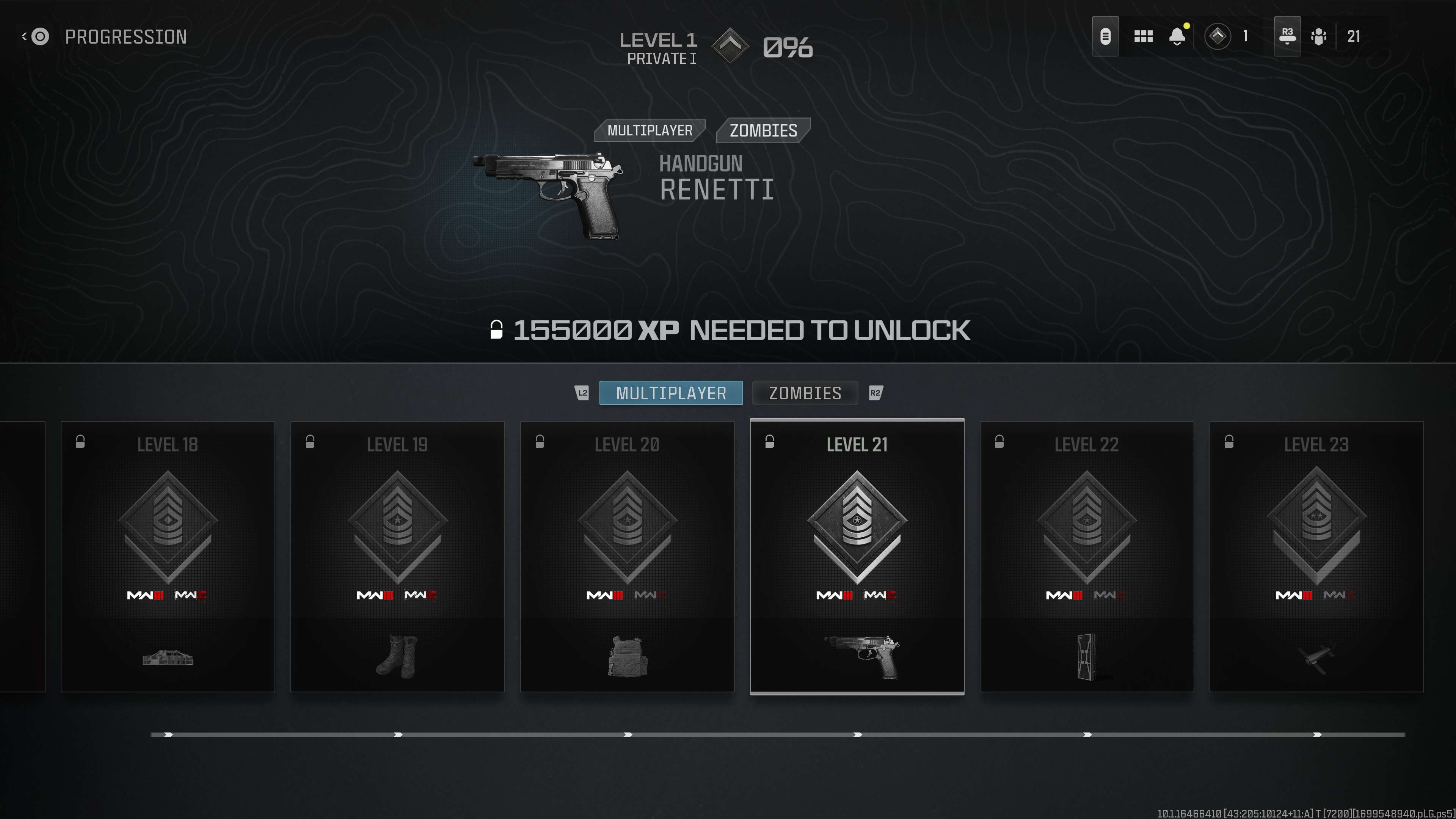Click the back arrow next to Progression
The height and width of the screenshot is (819, 1456).
click(24, 36)
